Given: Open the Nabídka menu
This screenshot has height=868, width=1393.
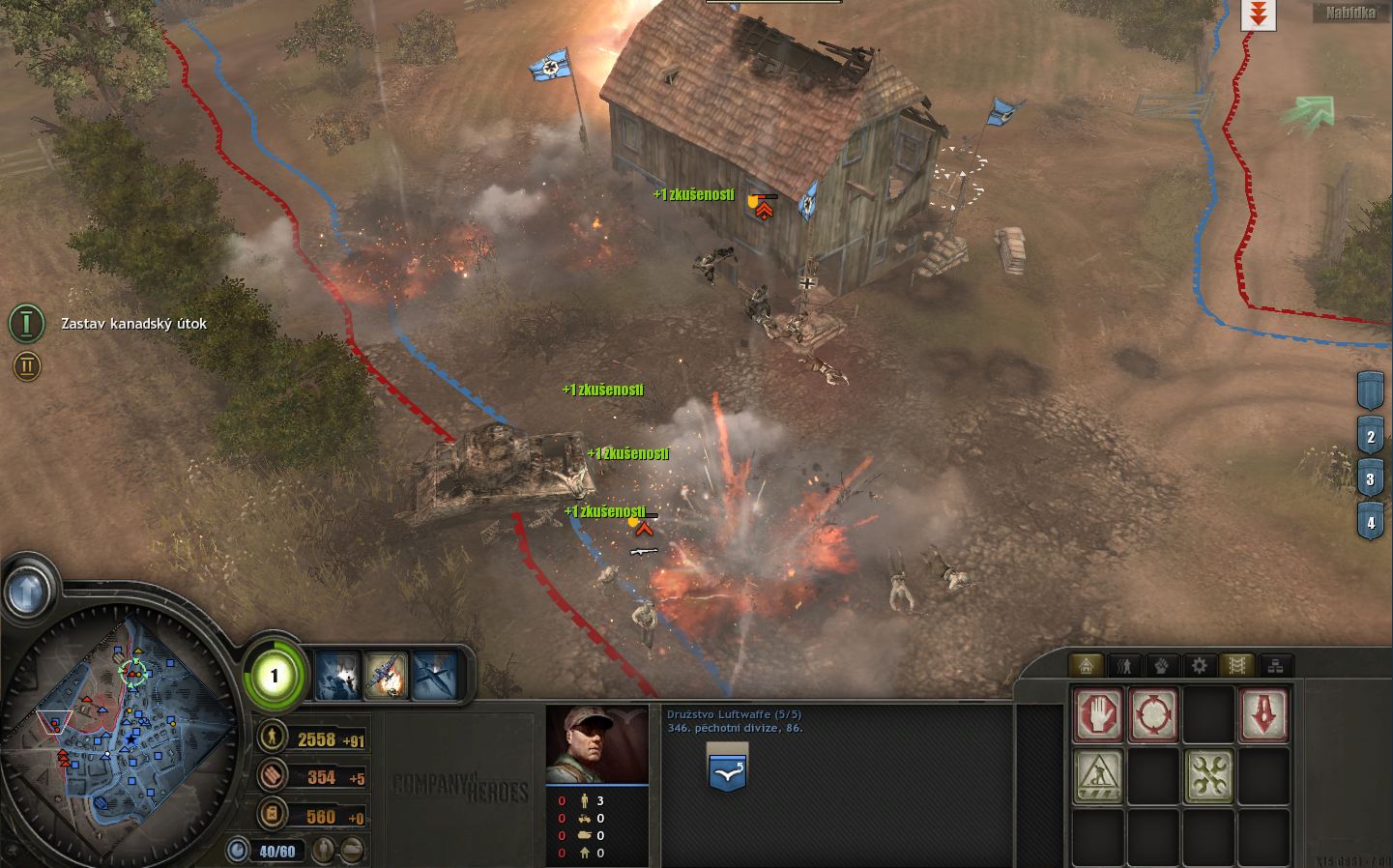Looking at the screenshot, I should [x=1350, y=14].
